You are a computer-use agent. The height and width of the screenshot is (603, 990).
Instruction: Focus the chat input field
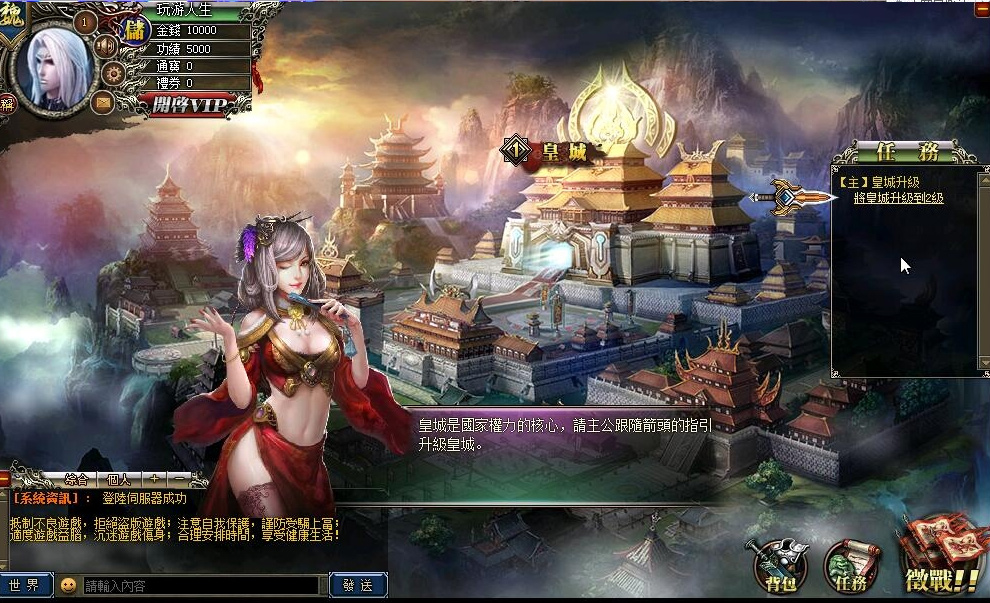(x=200, y=586)
